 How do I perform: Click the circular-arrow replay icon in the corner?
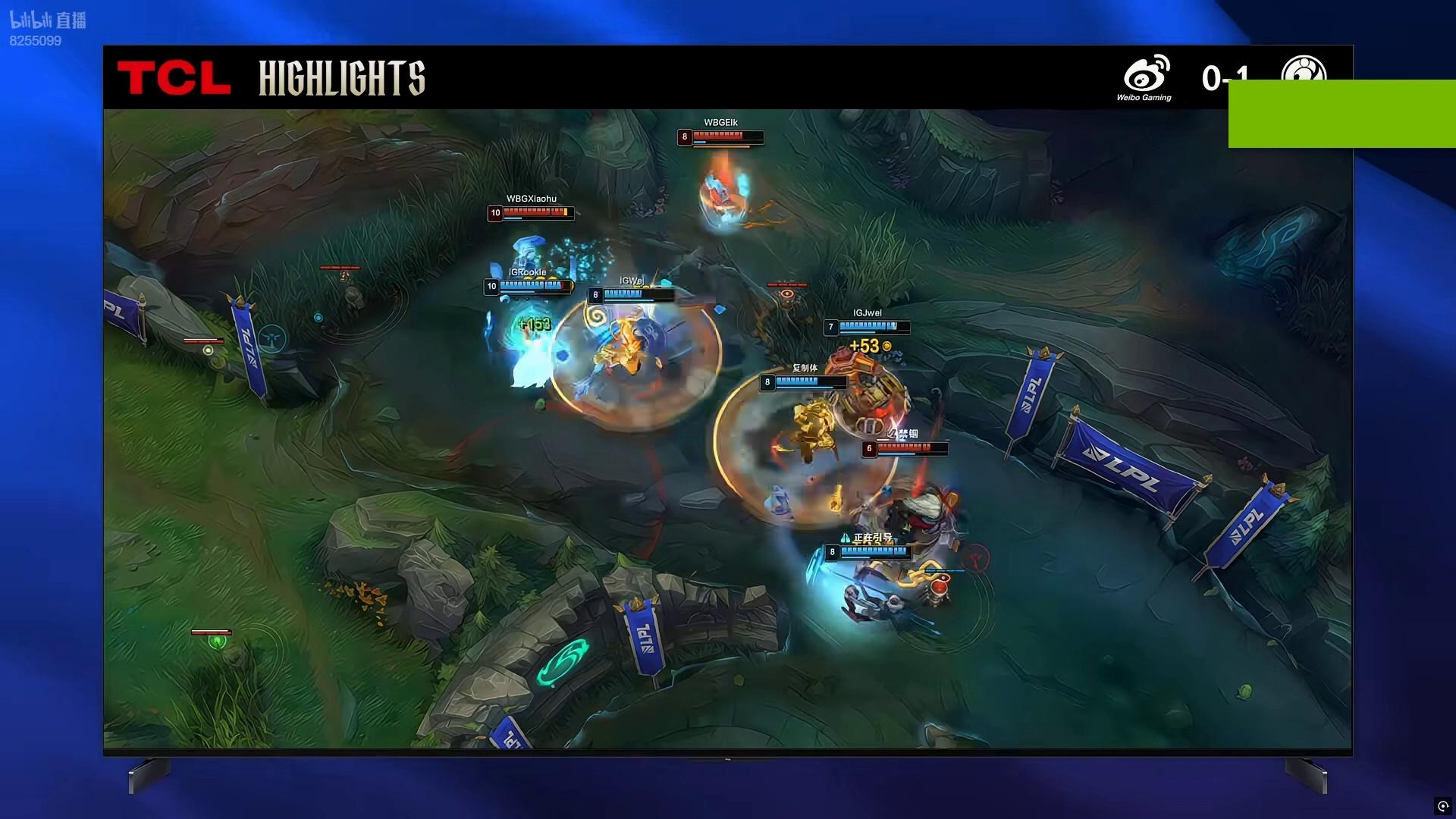(1442, 806)
